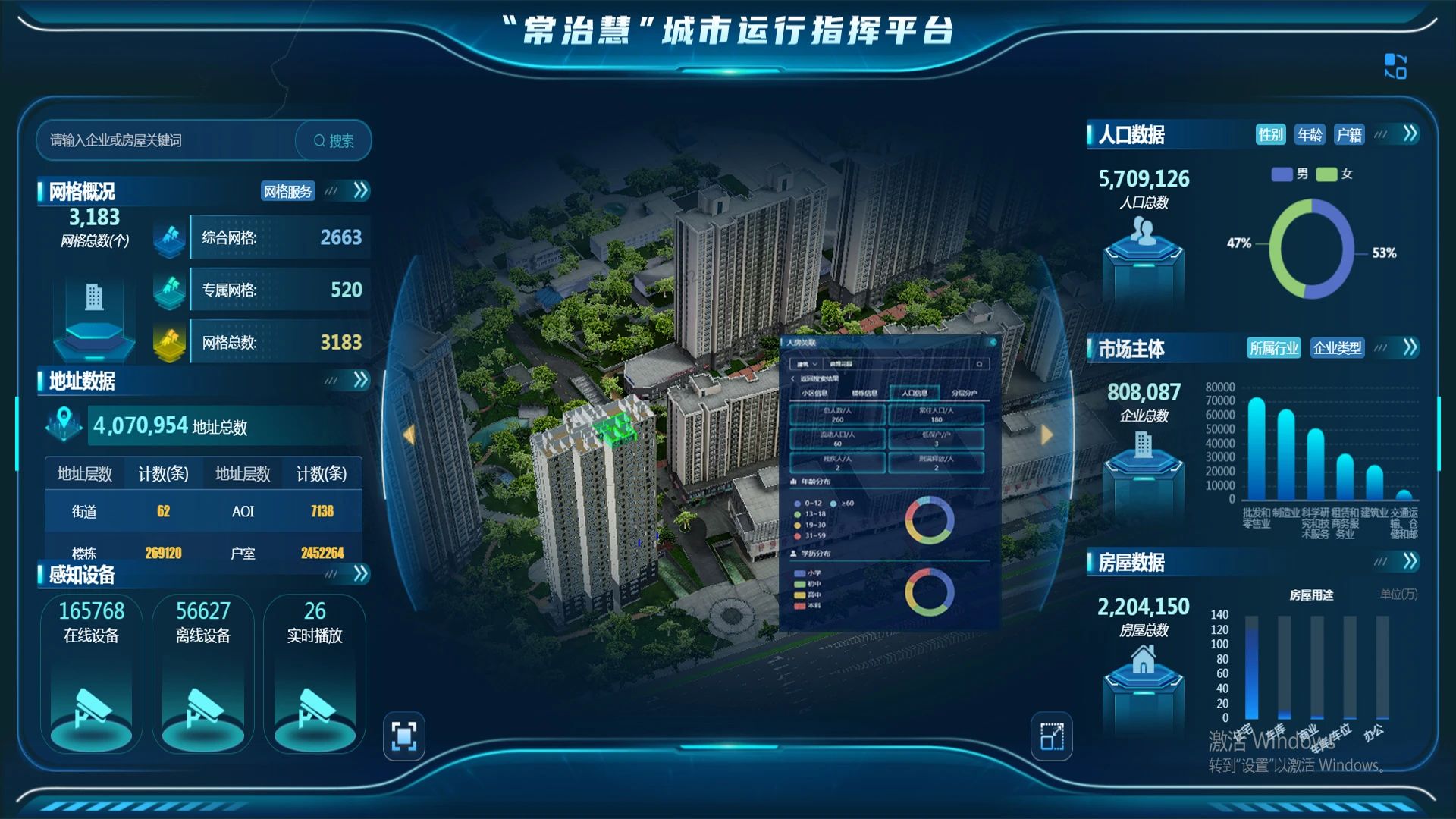Click the switch view icon in the top-right corner
The image size is (1456, 819).
click(x=1395, y=66)
